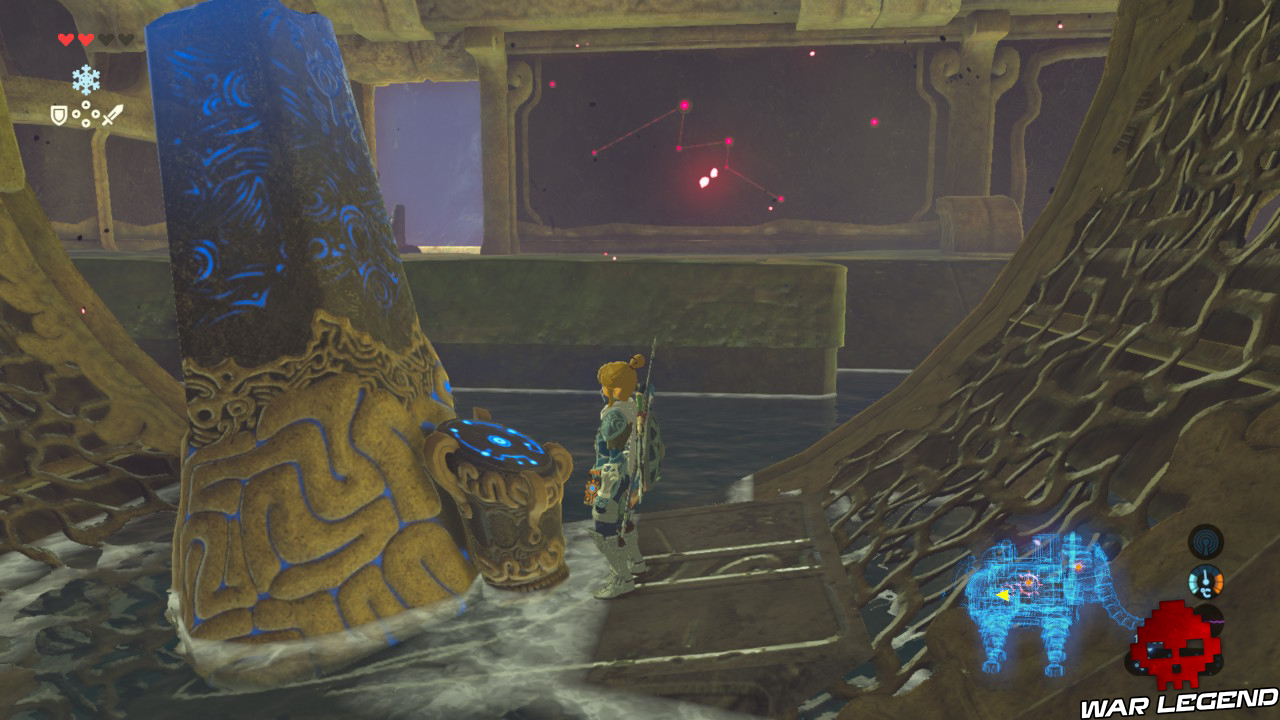Screen dimensions: 1280x720
Task: Toggle the second red heart indicator
Action: point(85,40)
